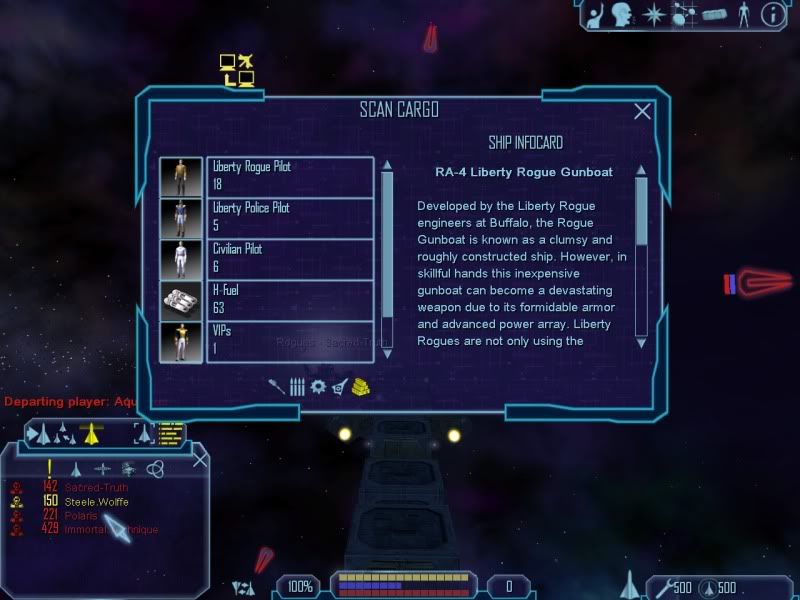Image resolution: width=800 pixels, height=600 pixels.
Task: Select the H-Fuel cargo item
Action: (x=288, y=300)
